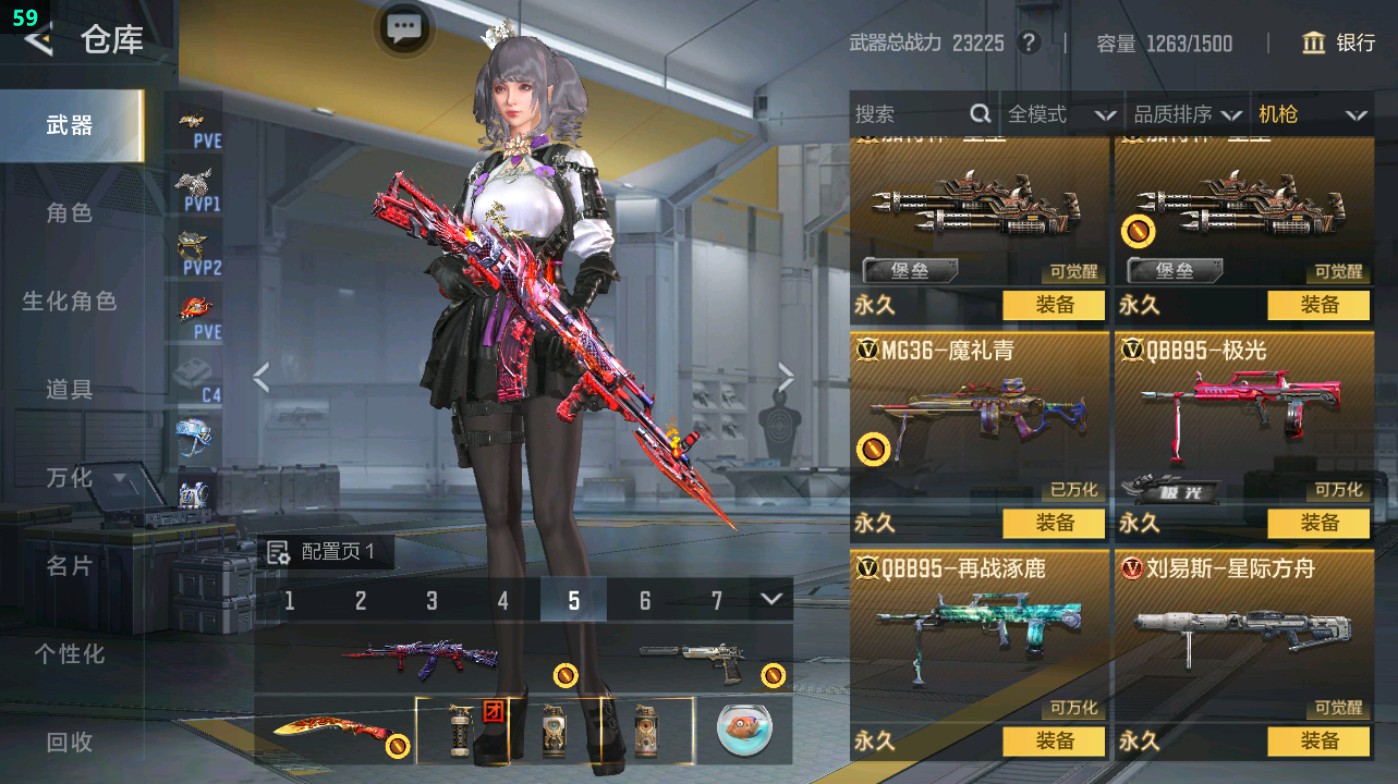Equip QBB95-极光 via its 装备 button
Screen dimensions: 1398x784
pyautogui.click(x=1320, y=522)
